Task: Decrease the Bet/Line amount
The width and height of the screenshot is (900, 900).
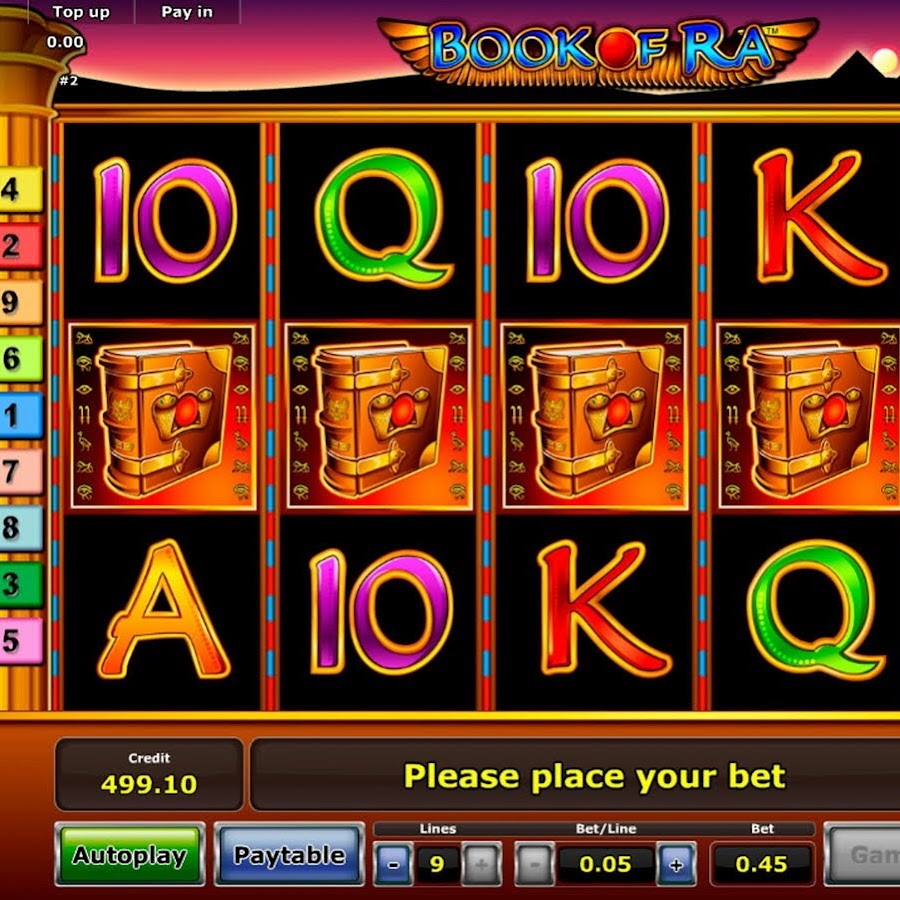Action: pyautogui.click(x=536, y=864)
